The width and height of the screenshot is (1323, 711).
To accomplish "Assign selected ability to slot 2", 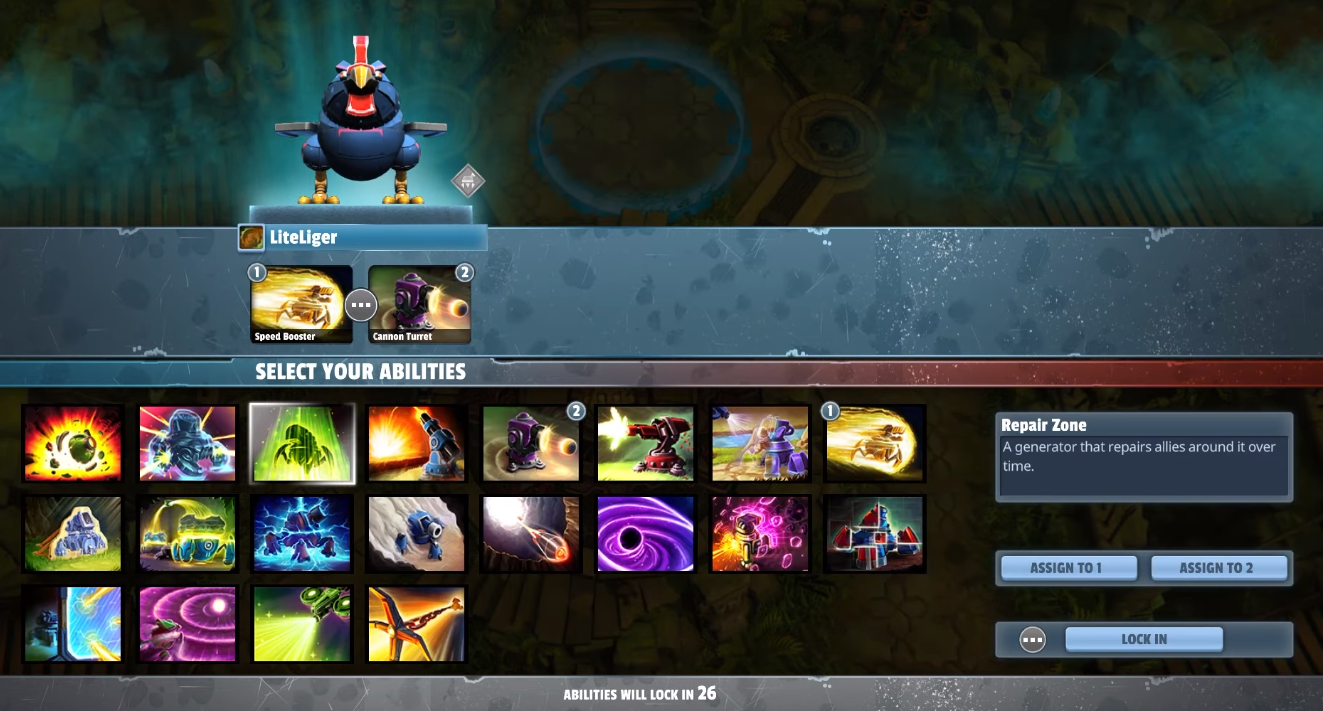I will [1217, 568].
